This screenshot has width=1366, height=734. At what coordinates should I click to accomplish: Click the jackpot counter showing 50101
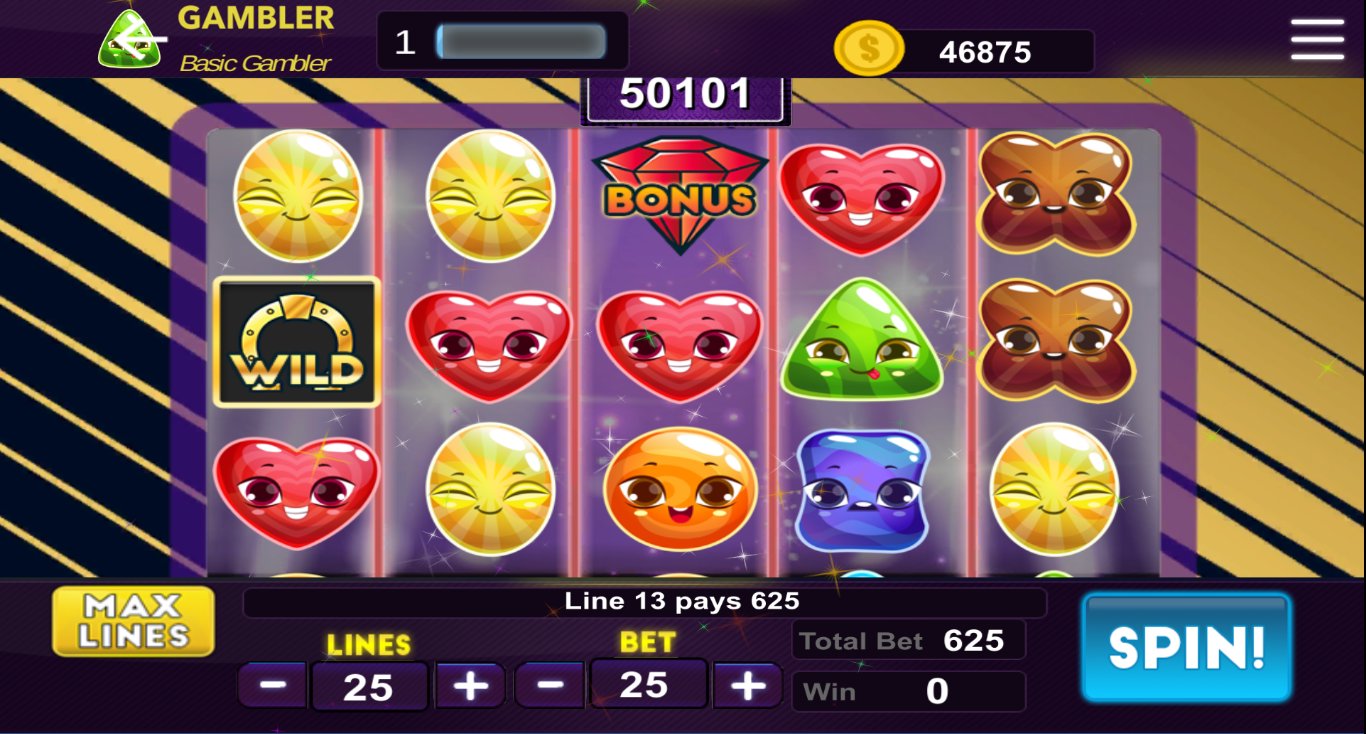click(x=684, y=93)
